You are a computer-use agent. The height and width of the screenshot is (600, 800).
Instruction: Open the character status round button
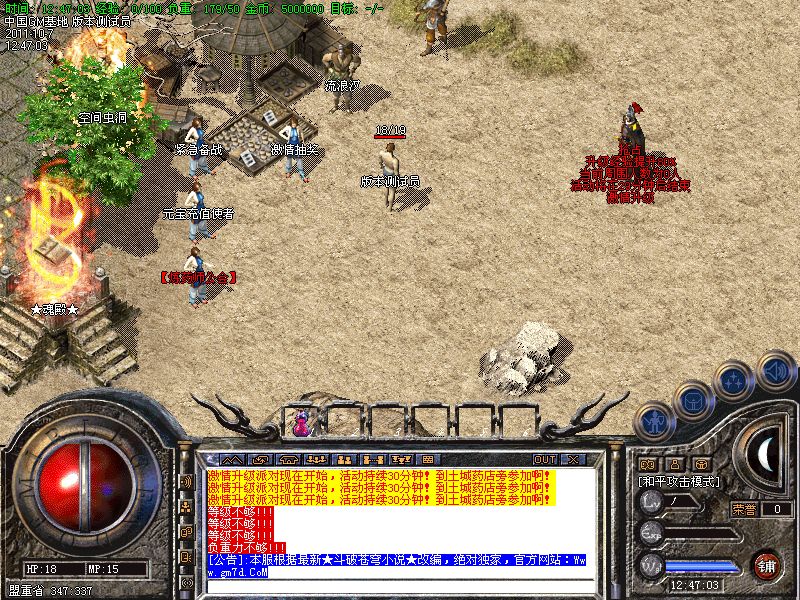pyautogui.click(x=654, y=422)
